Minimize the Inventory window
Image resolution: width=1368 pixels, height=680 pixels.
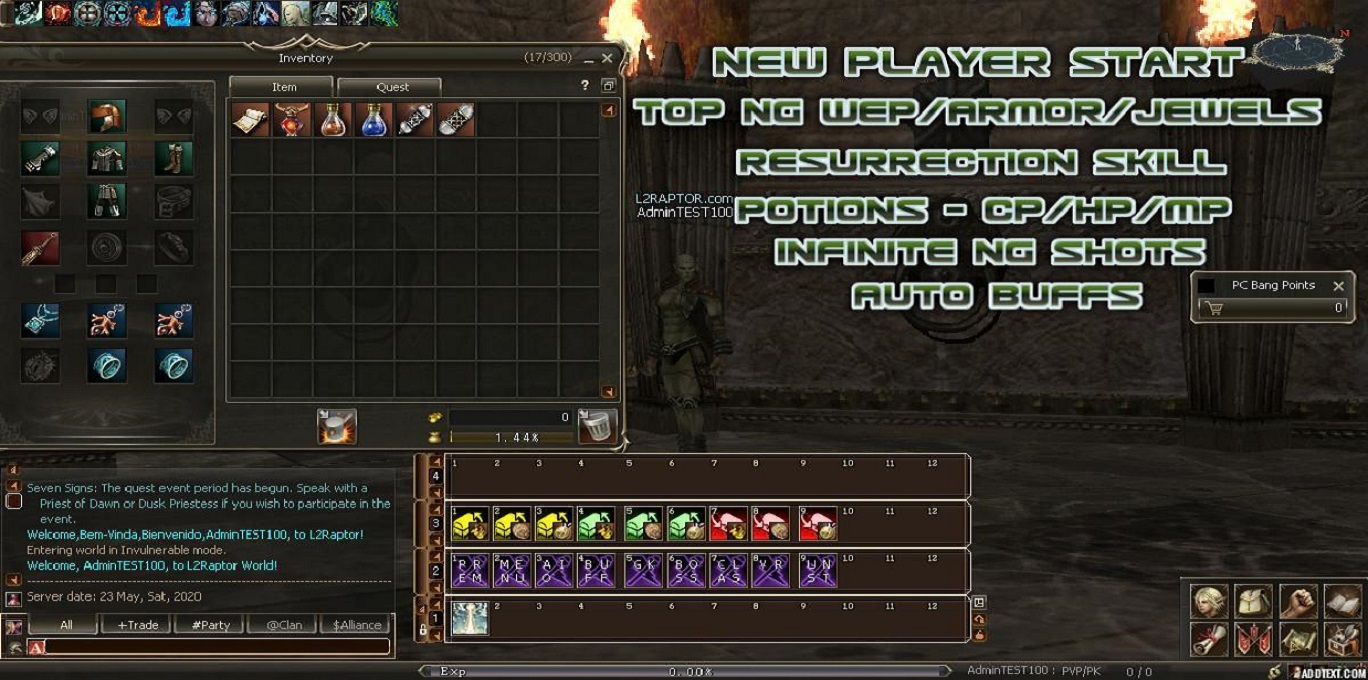point(589,60)
